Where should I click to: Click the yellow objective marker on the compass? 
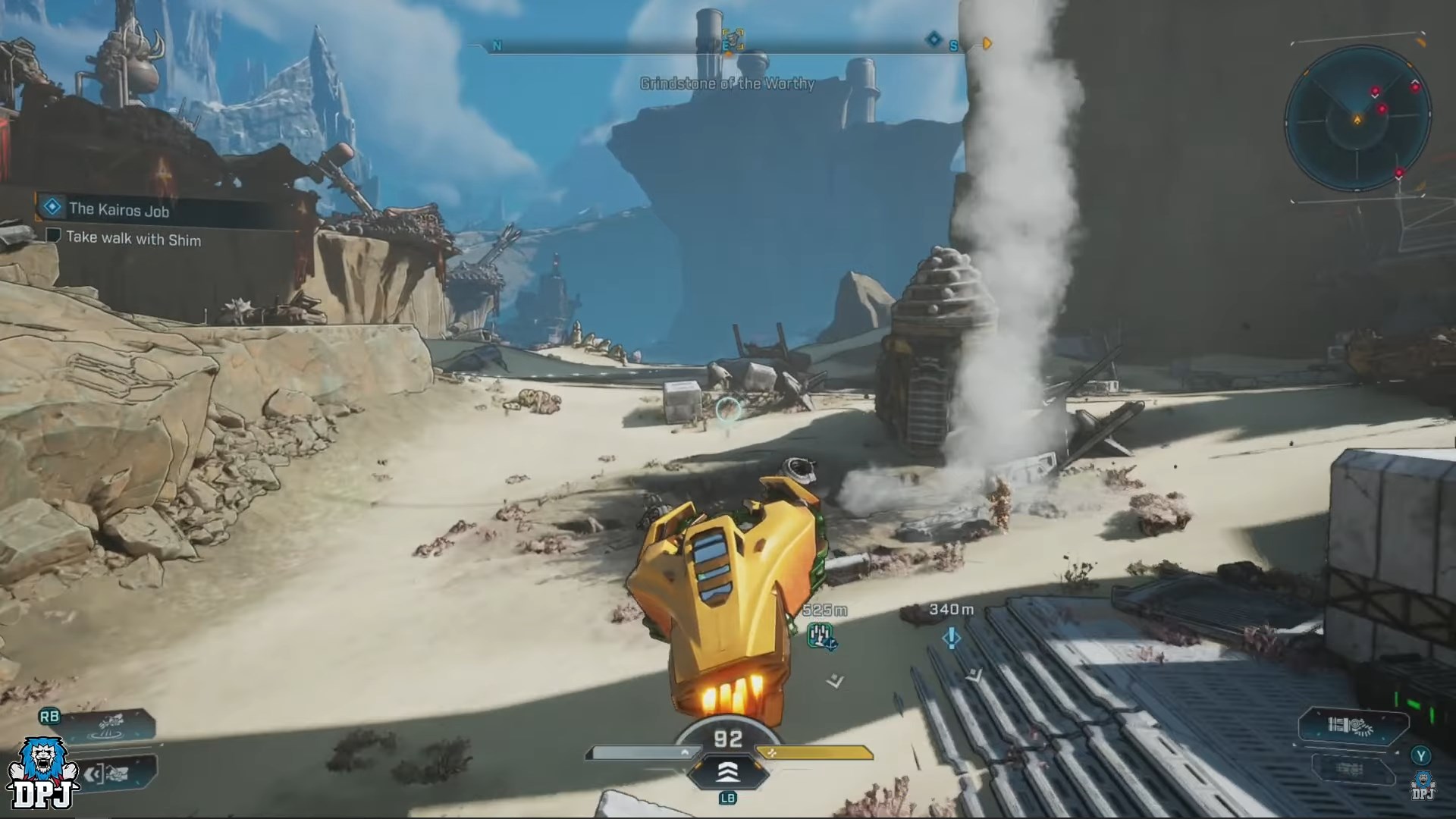pyautogui.click(x=986, y=44)
